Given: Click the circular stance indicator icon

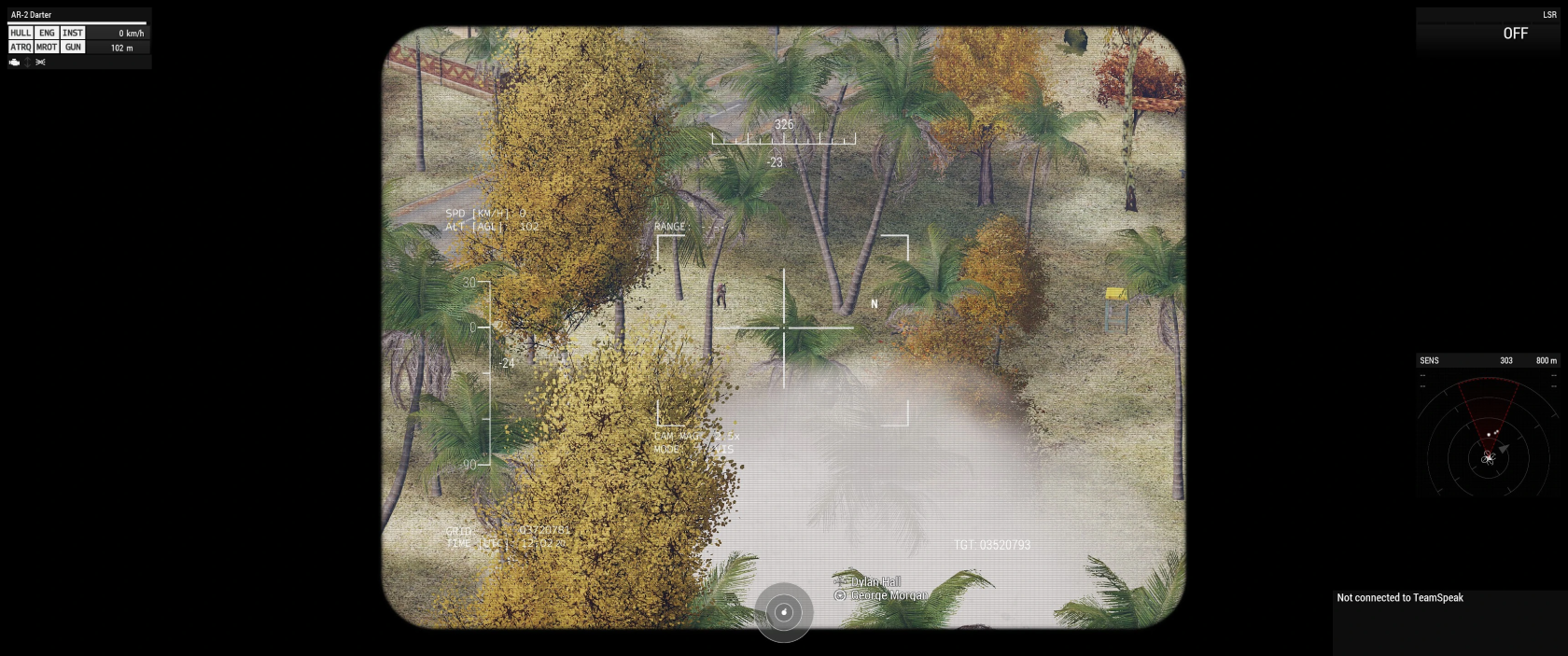Looking at the screenshot, I should point(784,612).
